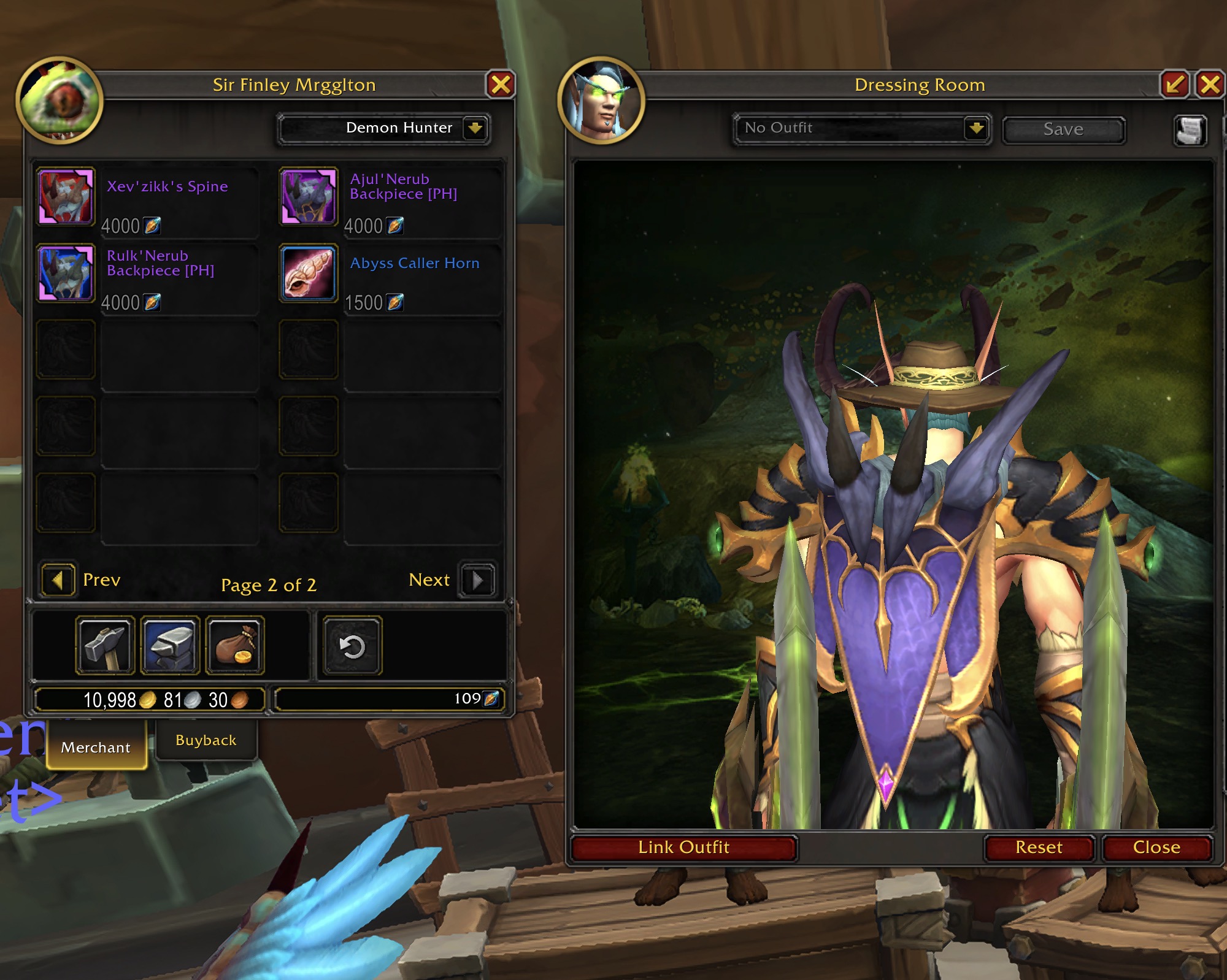Viewport: 1227px width, 980px height.
Task: Click the Next page arrow button
Action: 477,580
